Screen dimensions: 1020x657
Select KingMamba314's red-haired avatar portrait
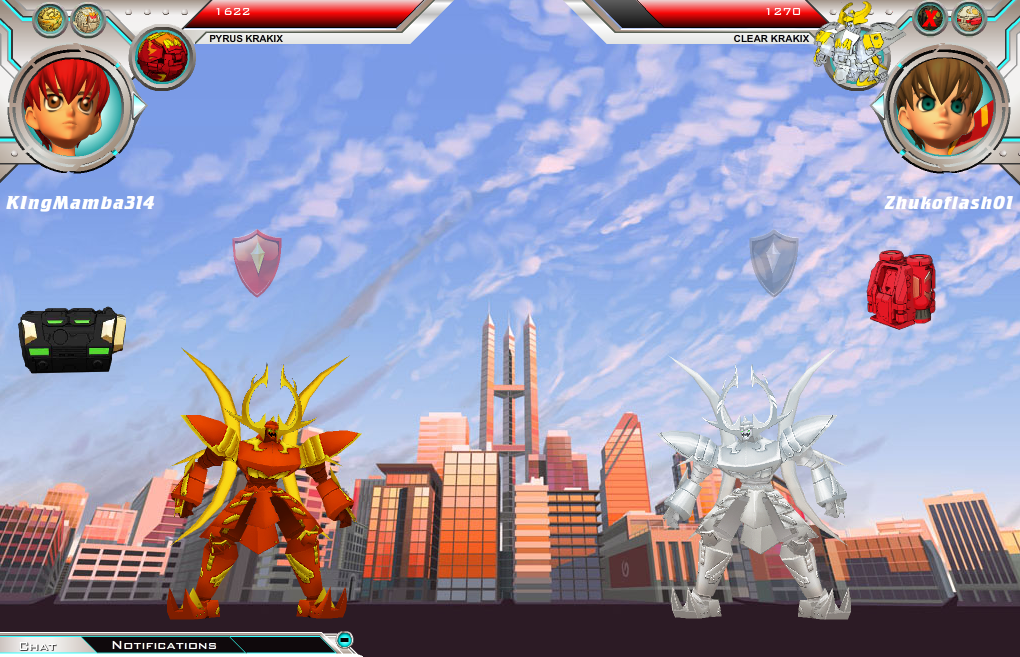70,103
